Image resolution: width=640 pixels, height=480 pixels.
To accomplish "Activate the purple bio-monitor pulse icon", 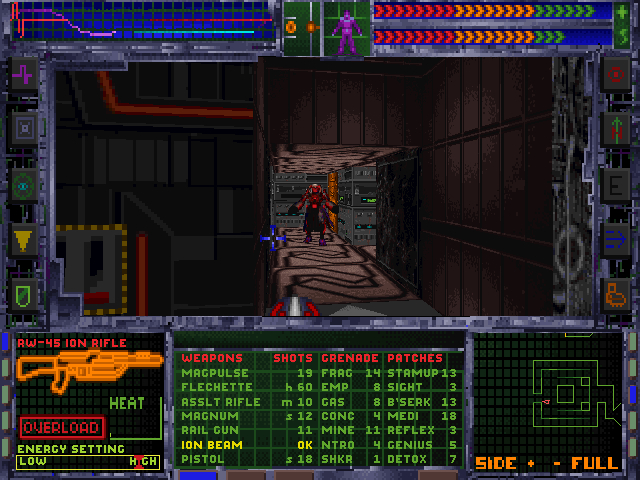I will [x=24, y=73].
